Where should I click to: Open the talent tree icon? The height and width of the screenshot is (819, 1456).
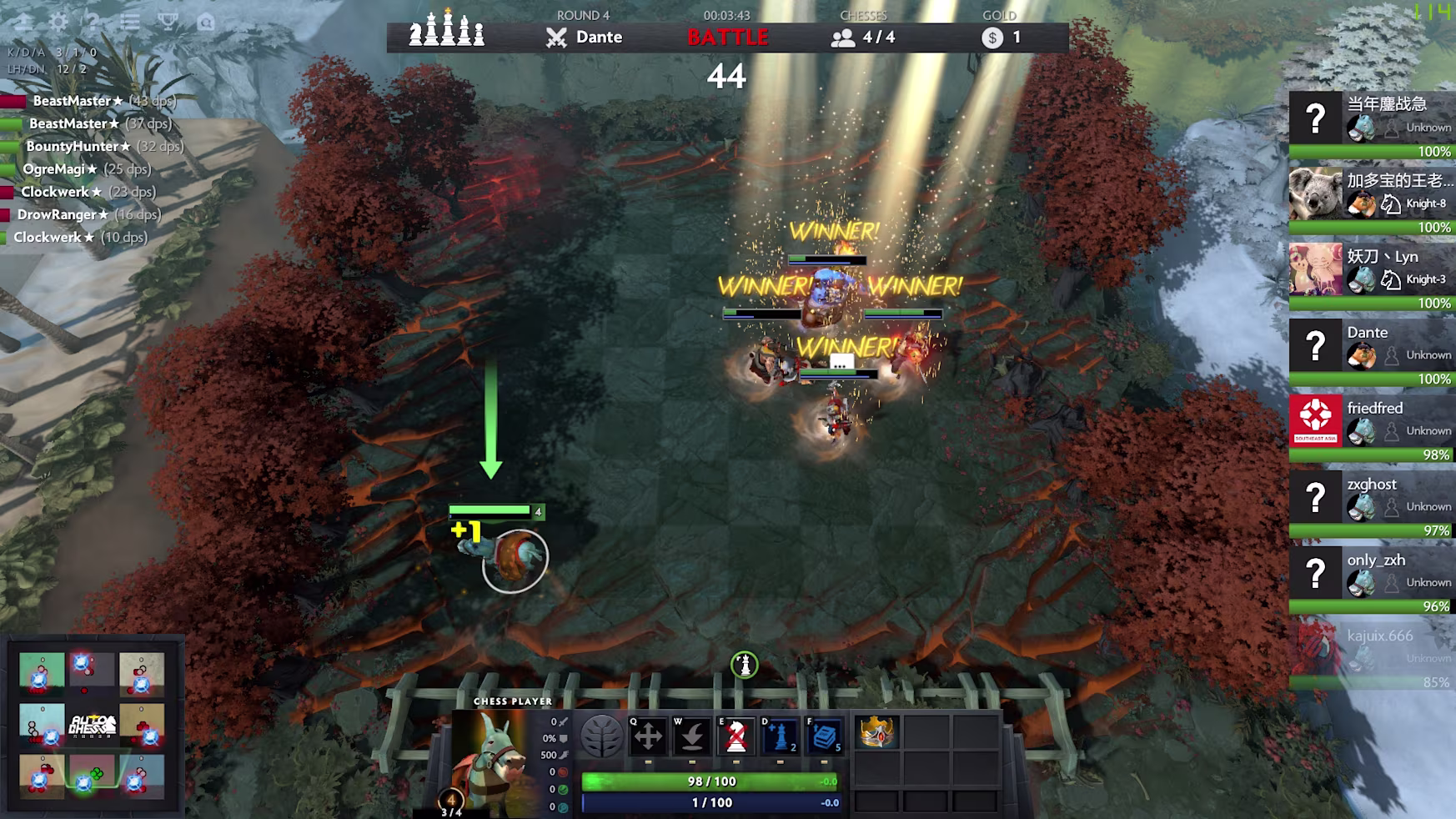[601, 736]
